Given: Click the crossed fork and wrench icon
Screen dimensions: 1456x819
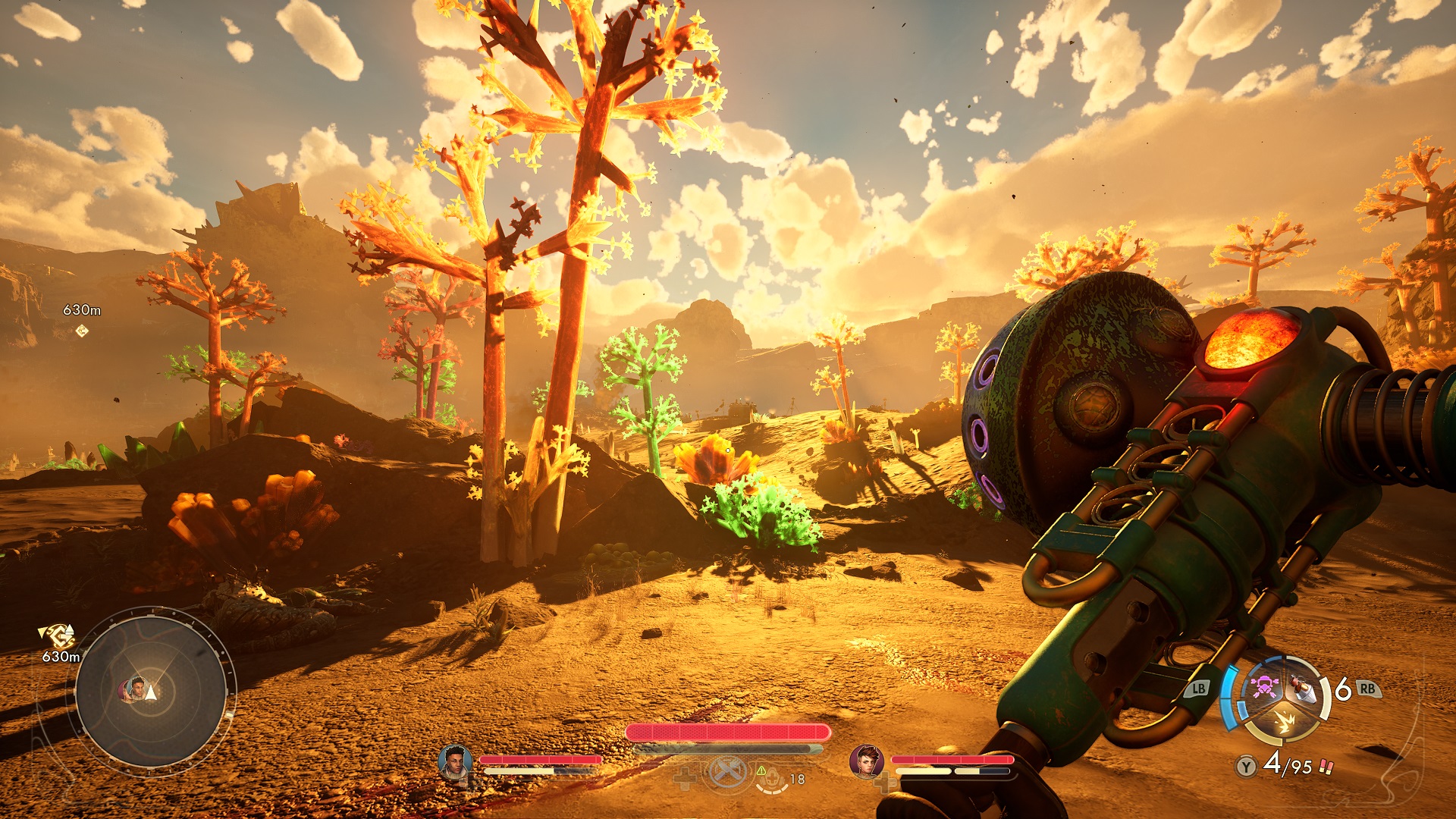Looking at the screenshot, I should (x=726, y=773).
